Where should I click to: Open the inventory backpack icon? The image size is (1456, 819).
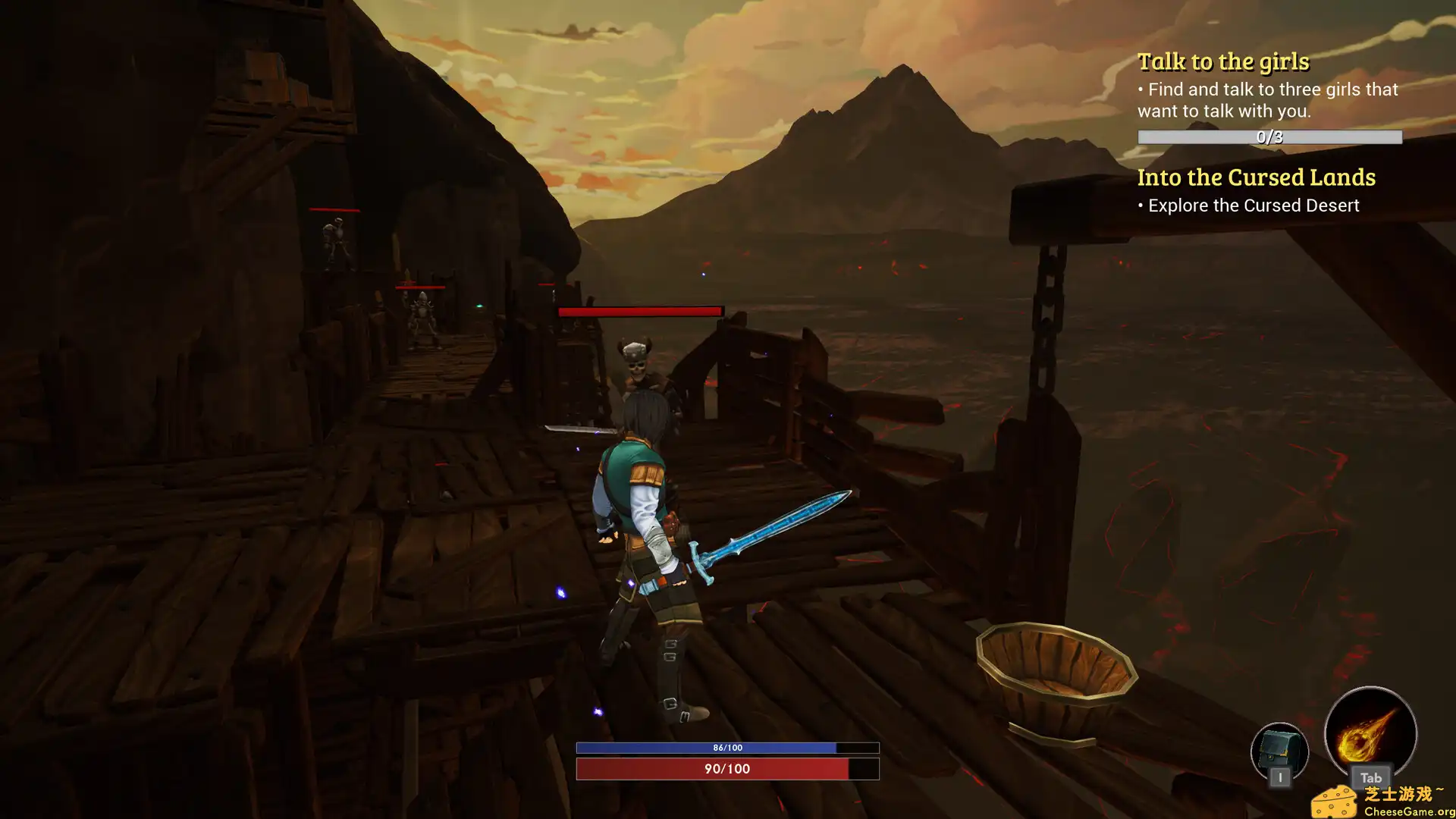(1279, 750)
